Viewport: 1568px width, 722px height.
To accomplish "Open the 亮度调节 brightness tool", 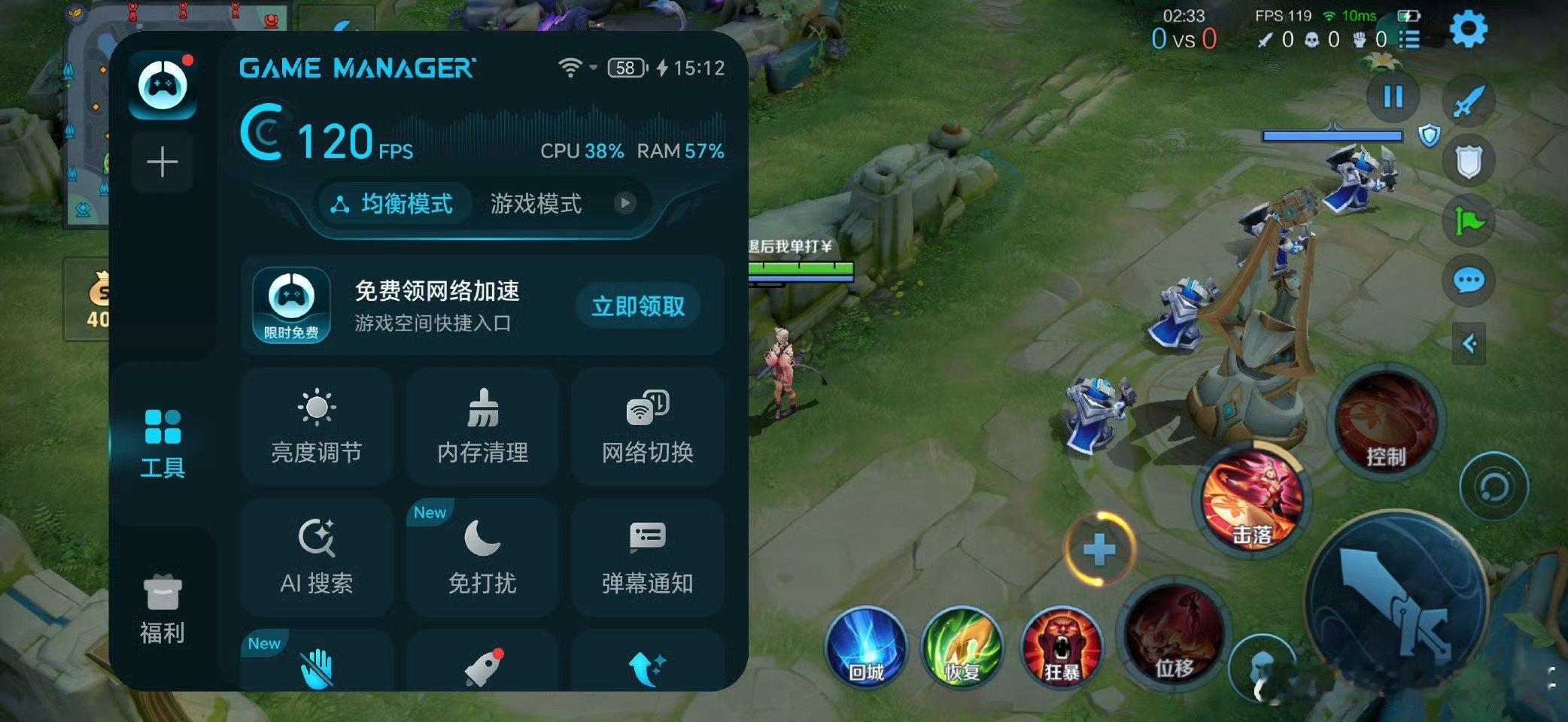I will [x=316, y=426].
